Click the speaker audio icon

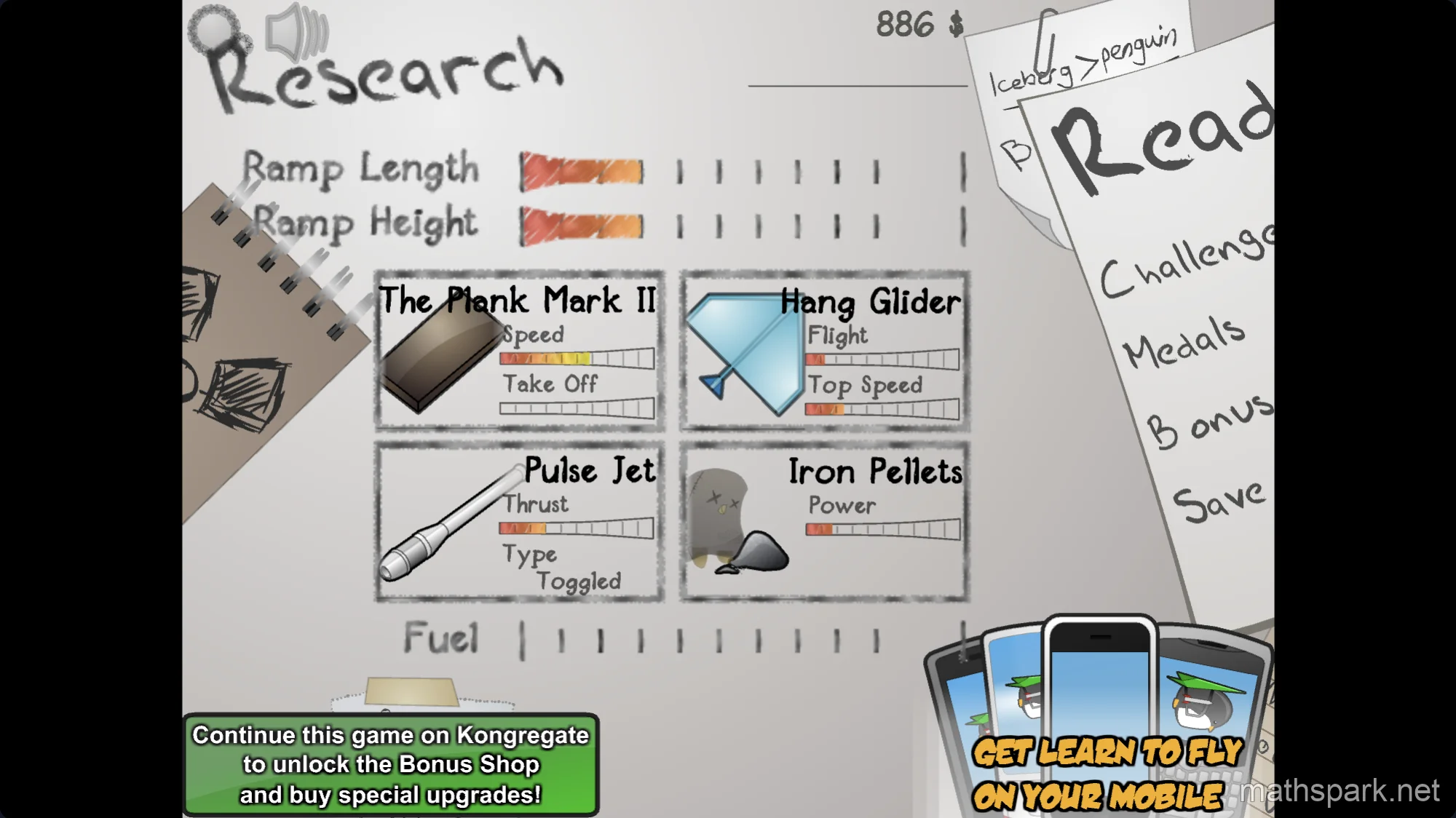(x=291, y=33)
